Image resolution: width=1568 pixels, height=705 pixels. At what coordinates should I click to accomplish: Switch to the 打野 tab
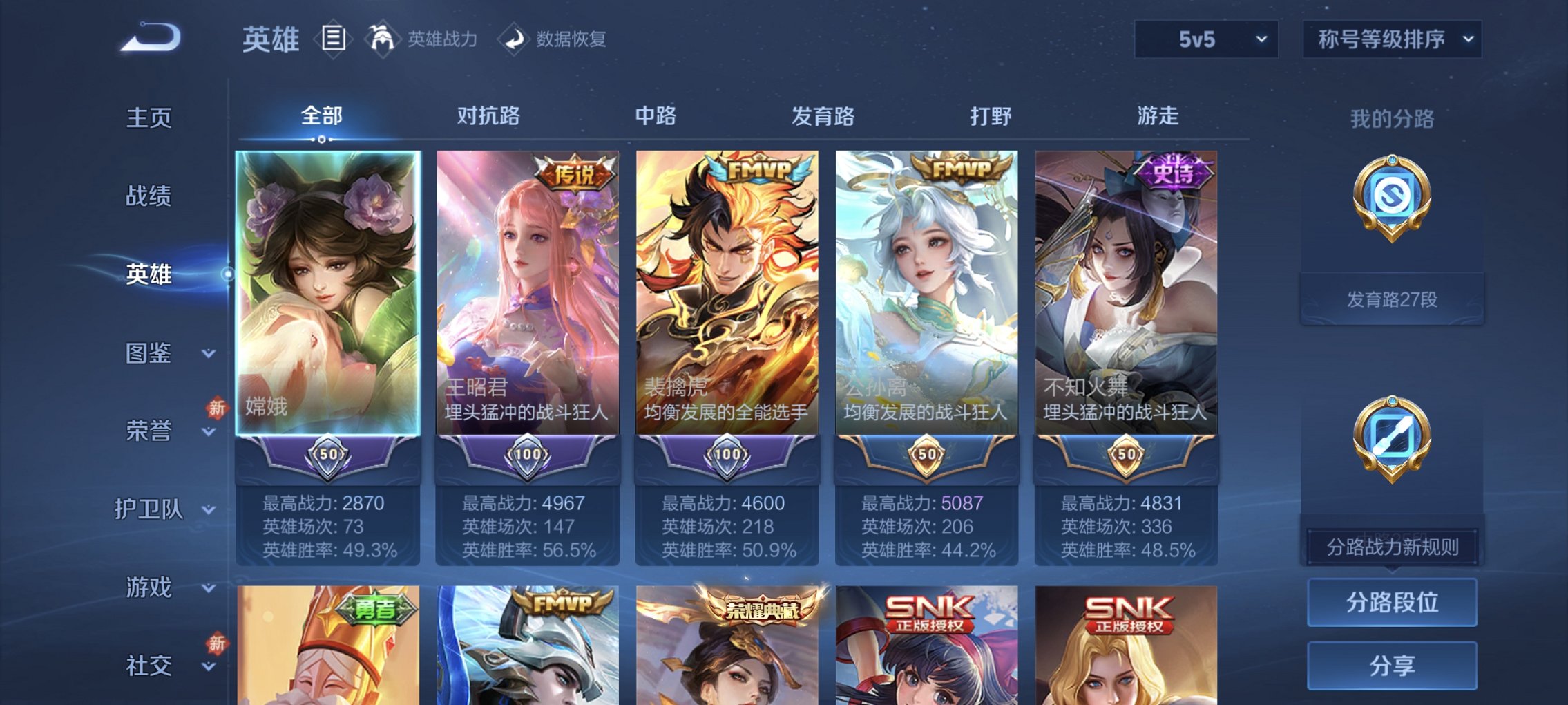point(990,116)
